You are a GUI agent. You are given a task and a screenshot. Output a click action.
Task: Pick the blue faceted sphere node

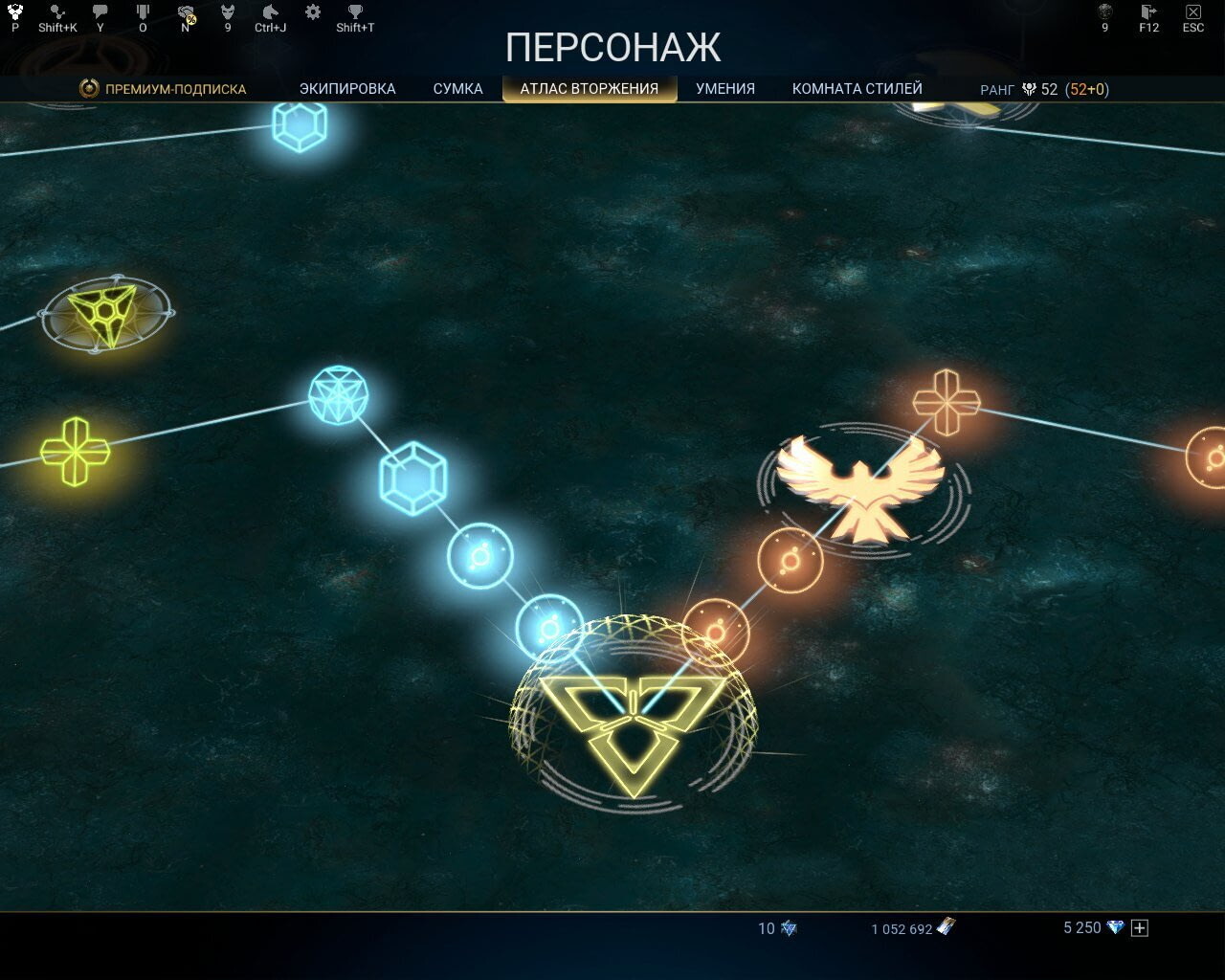pyautogui.click(x=339, y=395)
